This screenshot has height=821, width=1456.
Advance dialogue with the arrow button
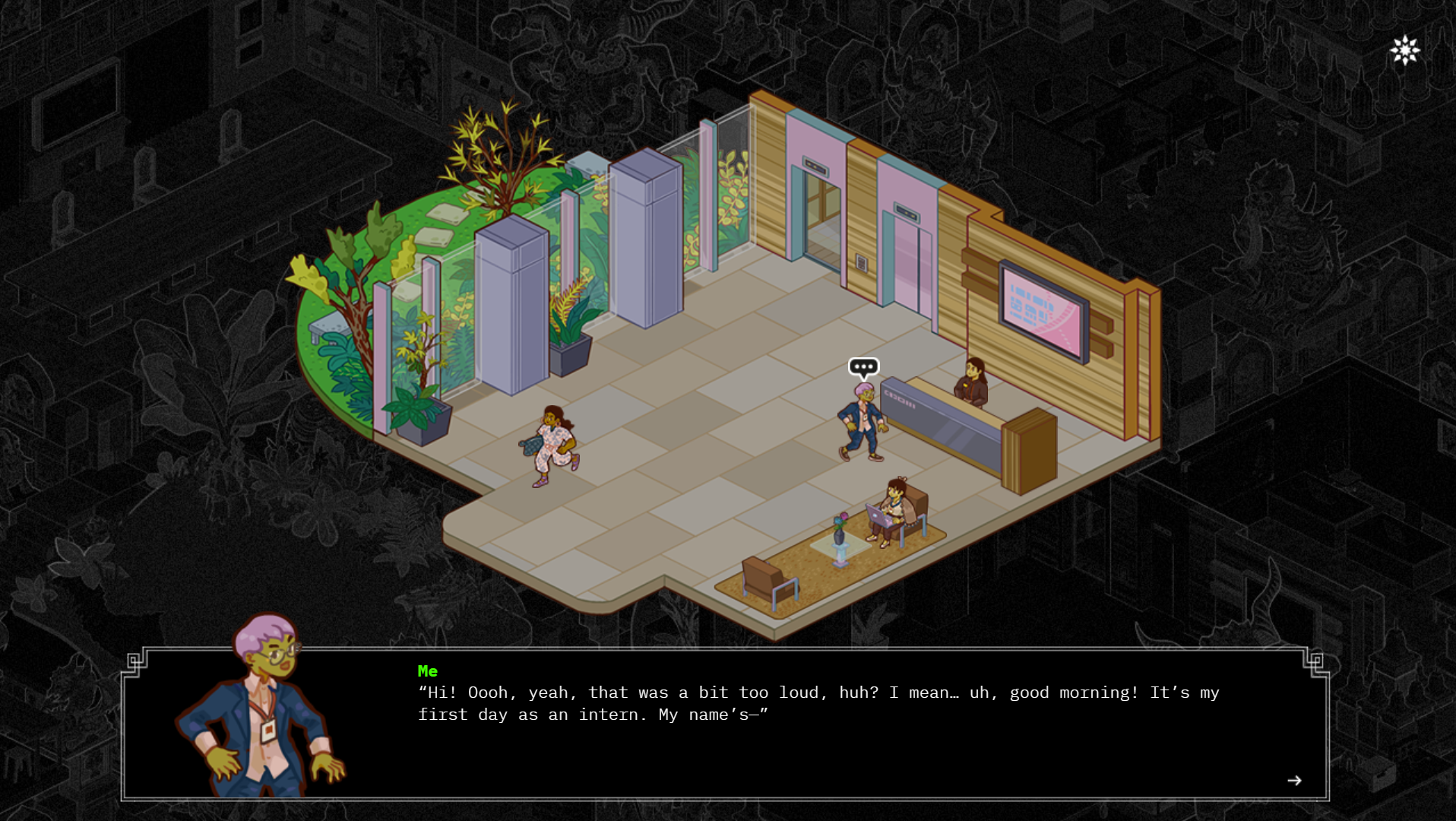(1294, 781)
